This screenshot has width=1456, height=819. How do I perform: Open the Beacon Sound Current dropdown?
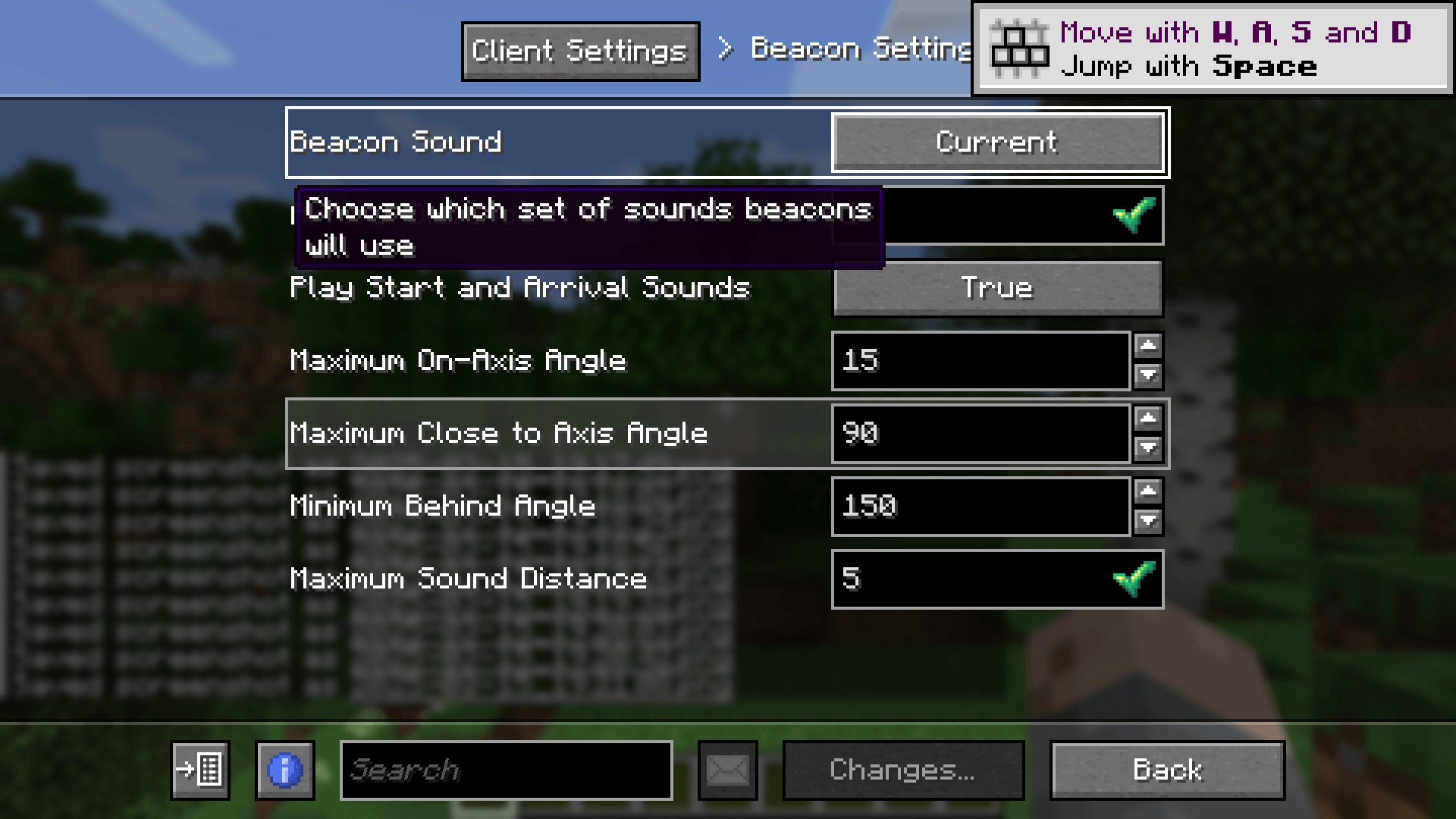pos(996,143)
